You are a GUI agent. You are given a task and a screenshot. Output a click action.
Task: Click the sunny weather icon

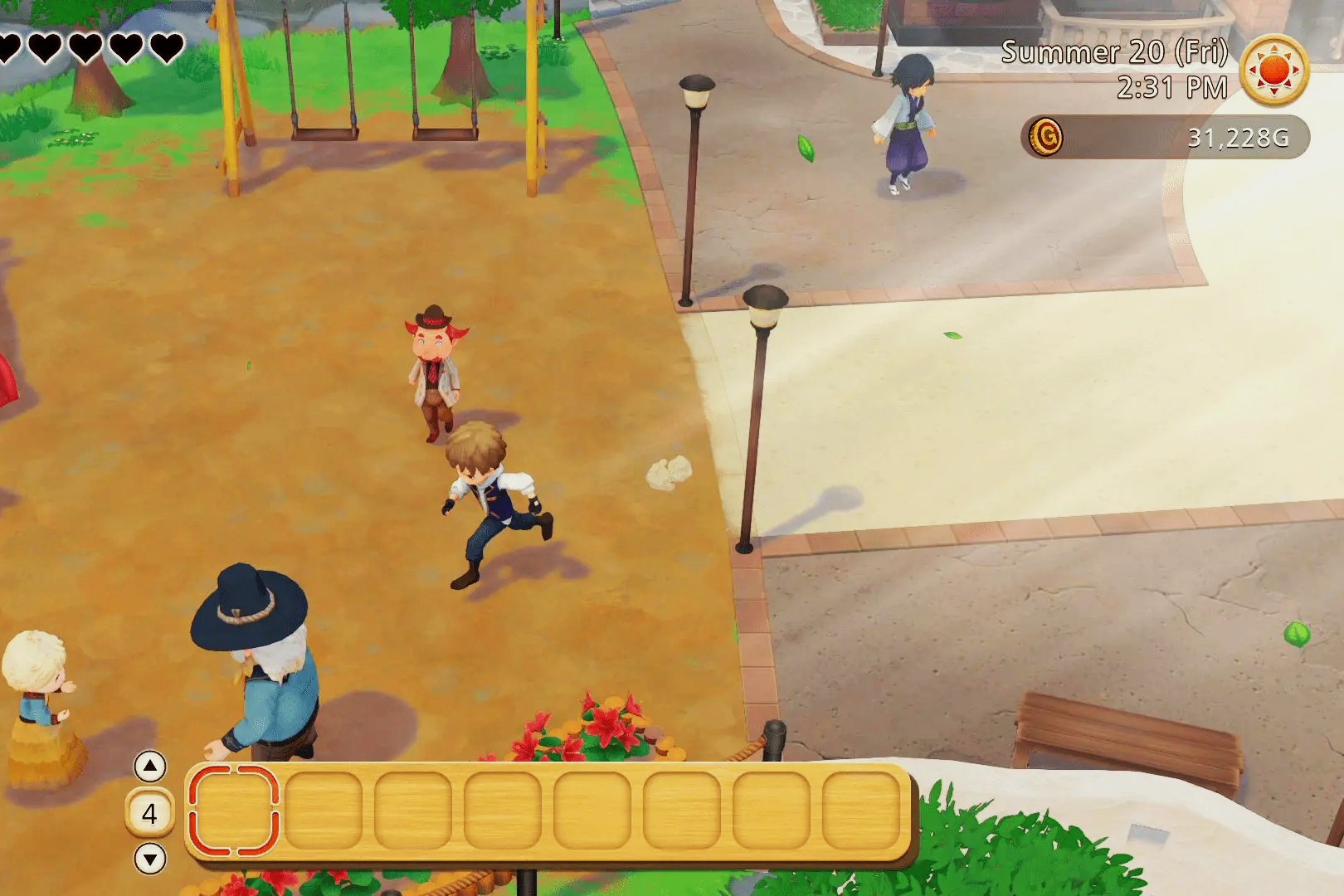[1274, 70]
